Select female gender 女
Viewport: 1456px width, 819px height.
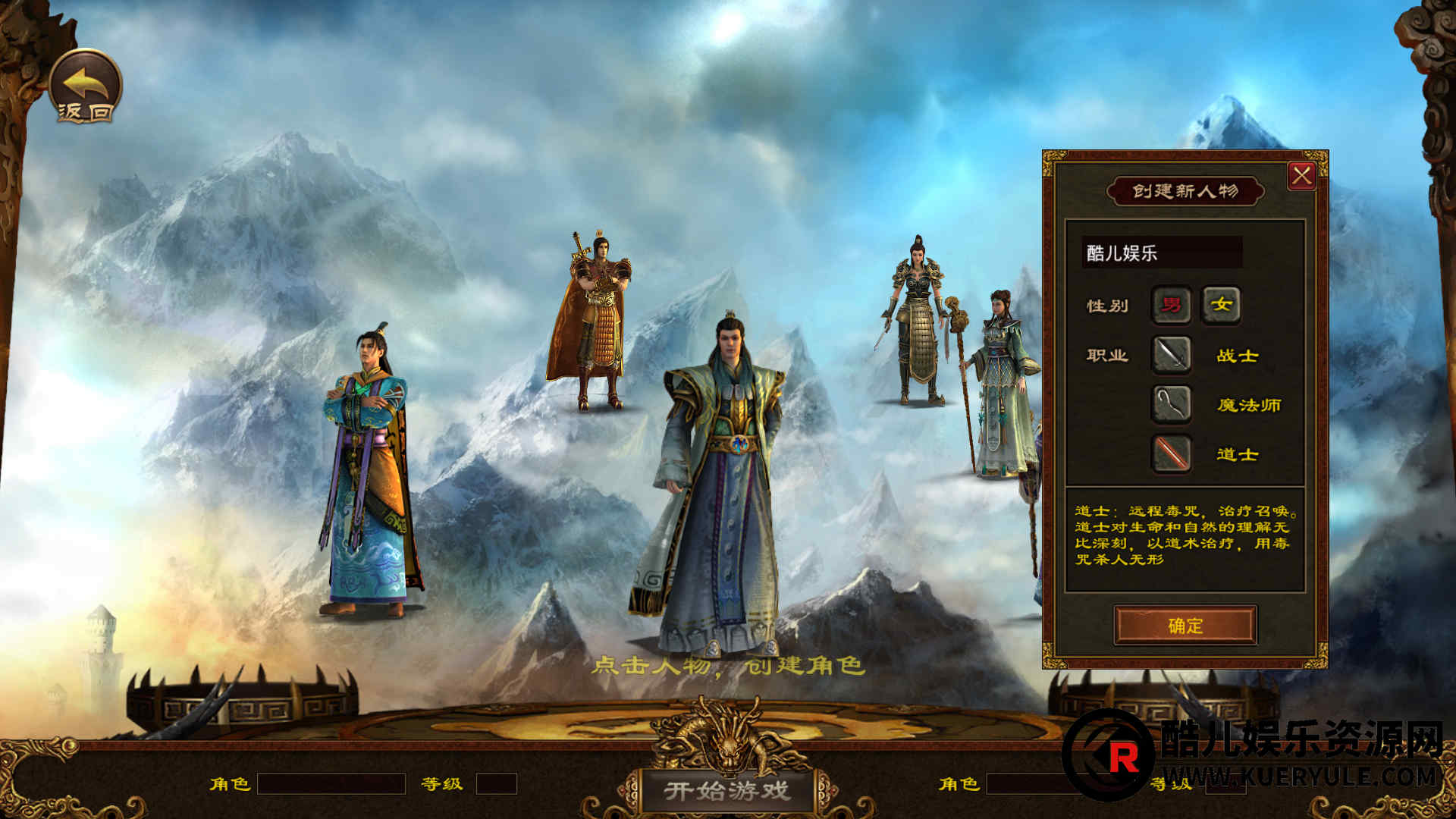click(x=1221, y=305)
